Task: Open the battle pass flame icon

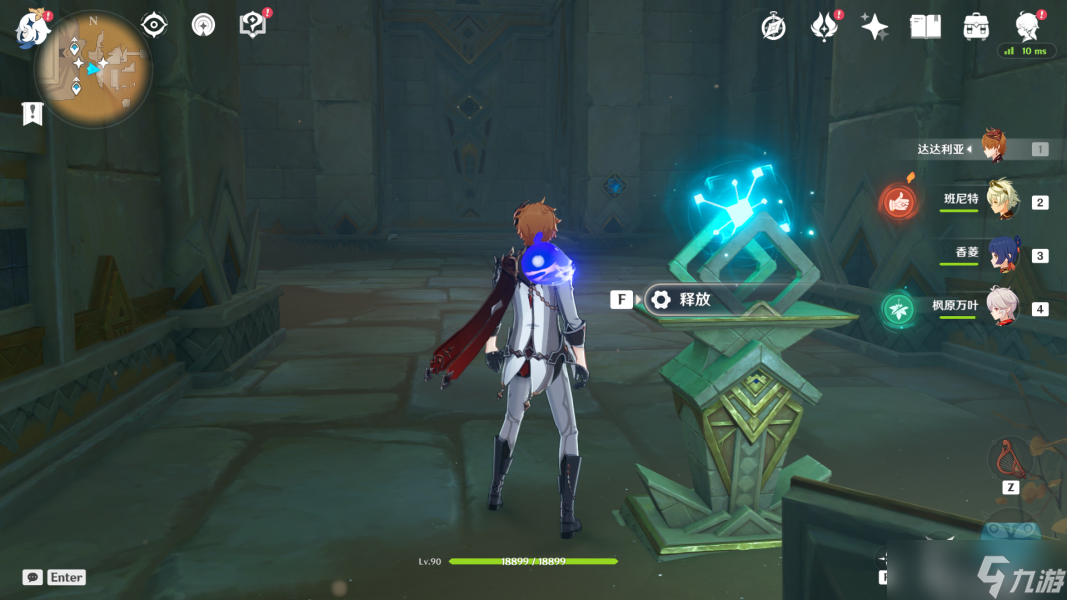Action: coord(823,27)
